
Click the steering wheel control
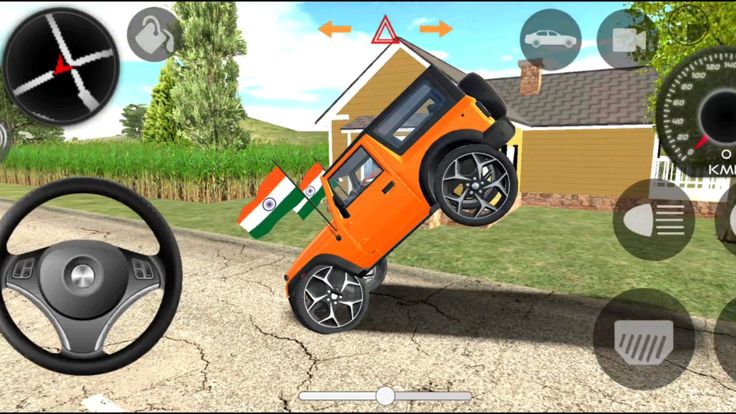pyautogui.click(x=81, y=274)
